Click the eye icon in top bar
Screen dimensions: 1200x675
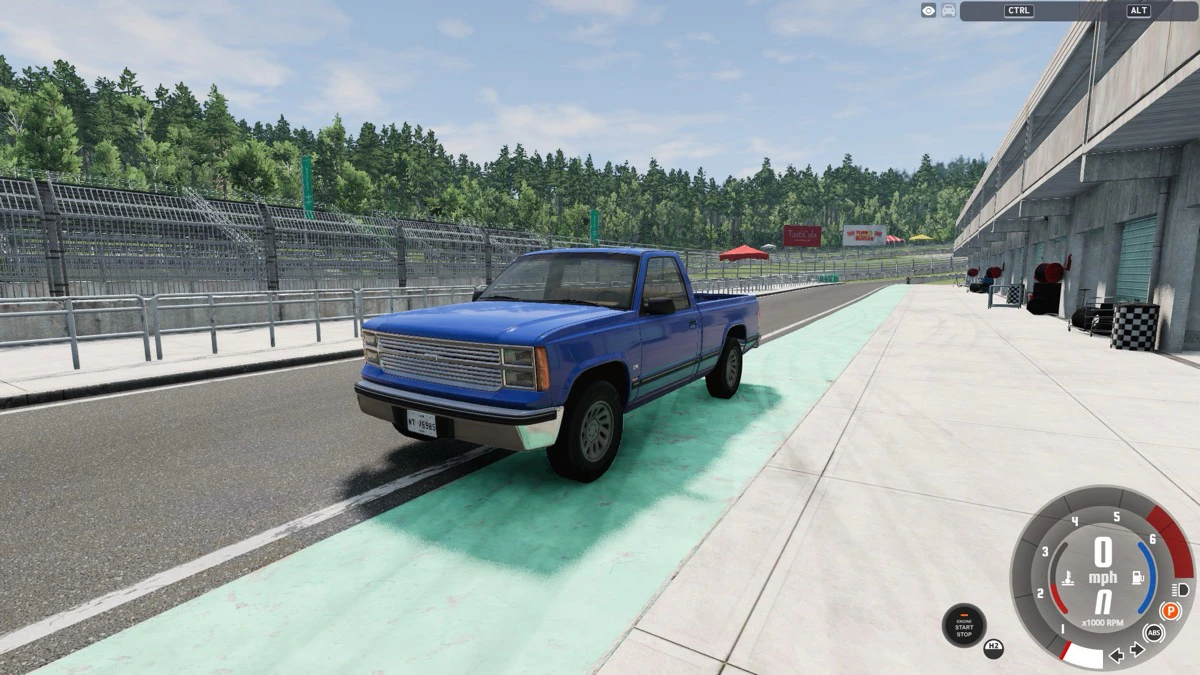(x=929, y=10)
